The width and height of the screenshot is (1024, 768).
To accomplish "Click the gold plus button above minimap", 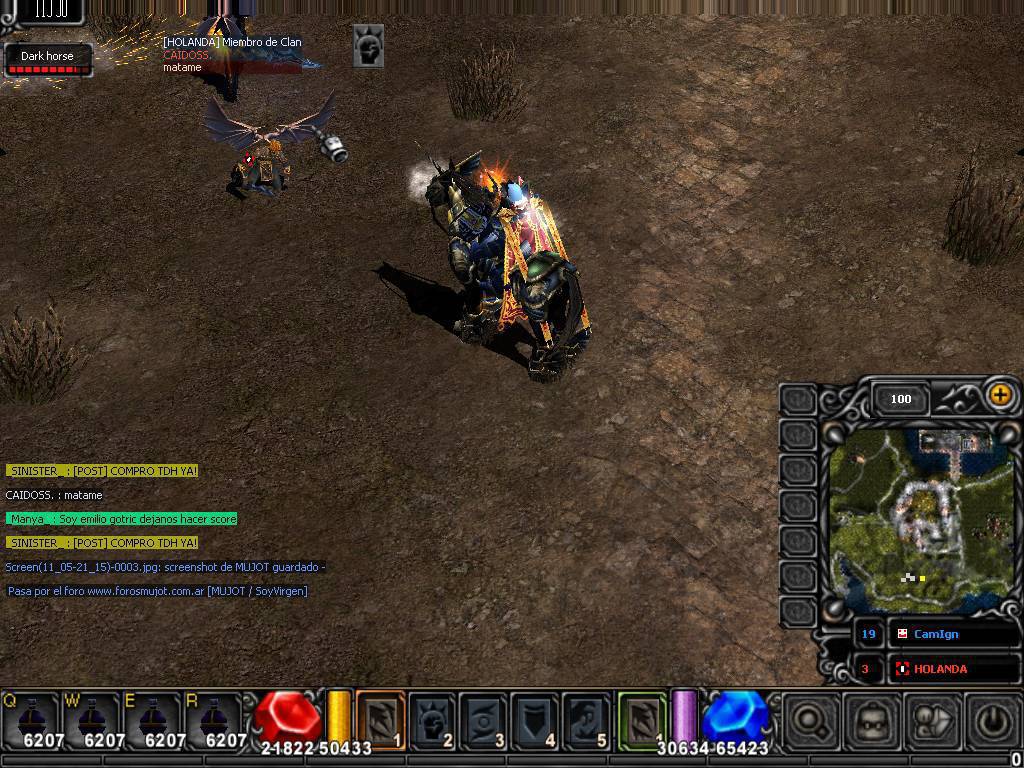I will coord(999,395).
